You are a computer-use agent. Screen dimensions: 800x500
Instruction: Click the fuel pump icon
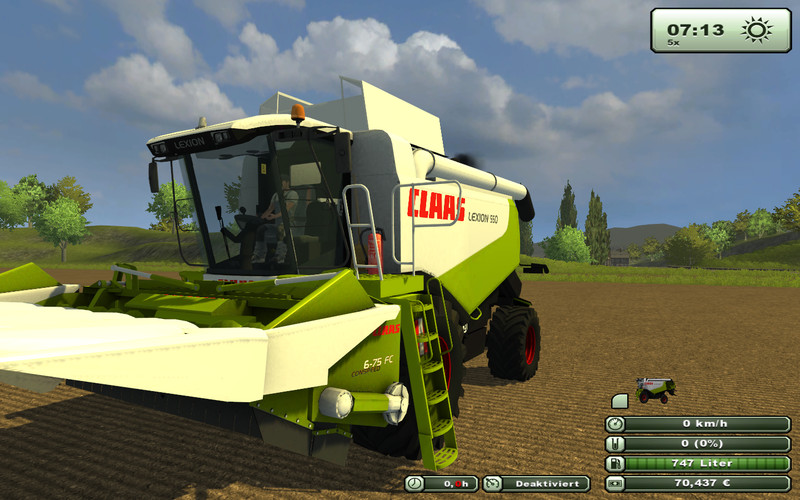click(x=616, y=464)
